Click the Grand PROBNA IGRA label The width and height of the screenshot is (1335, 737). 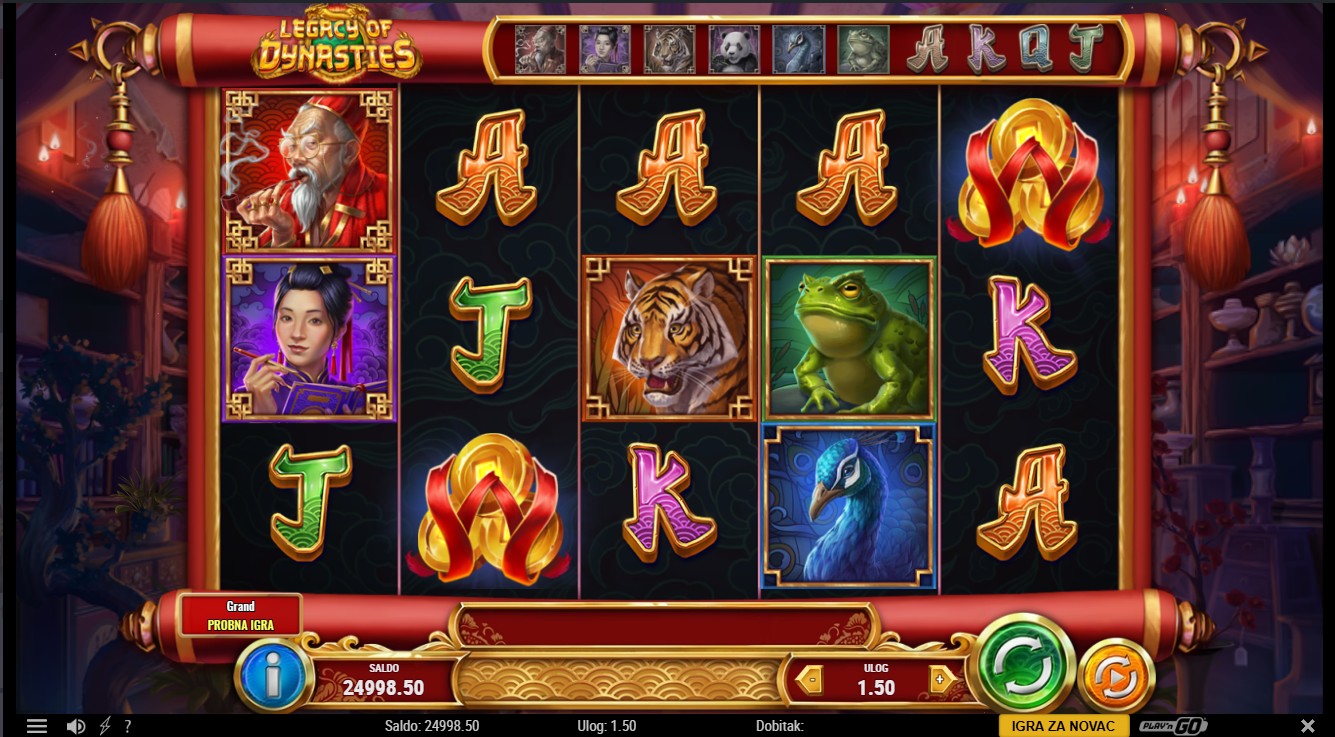point(240,615)
